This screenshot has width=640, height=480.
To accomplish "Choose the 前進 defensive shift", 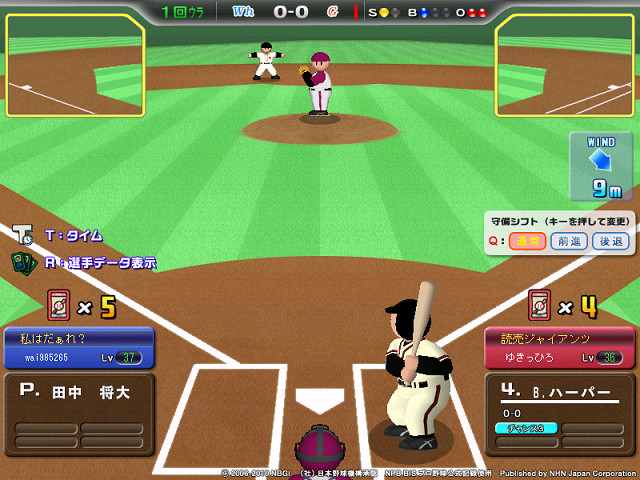I will point(567,240).
